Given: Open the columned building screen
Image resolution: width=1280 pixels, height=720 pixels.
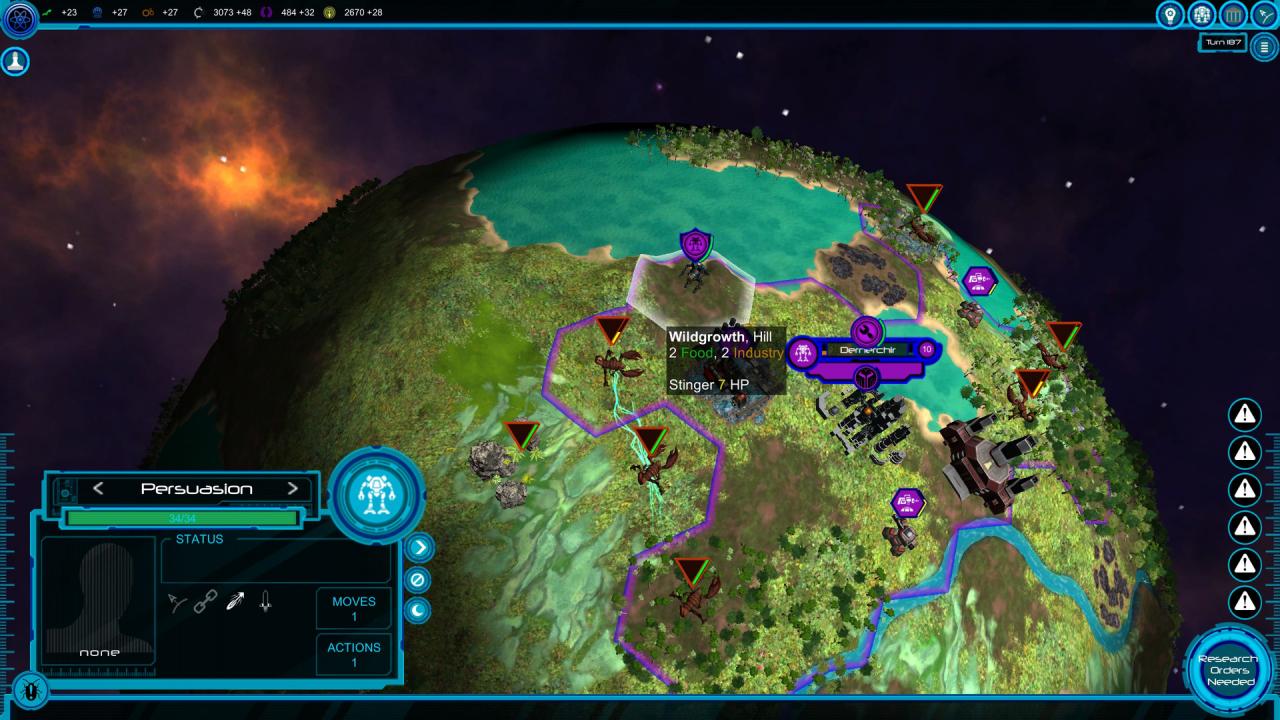Looking at the screenshot, I should (1234, 15).
